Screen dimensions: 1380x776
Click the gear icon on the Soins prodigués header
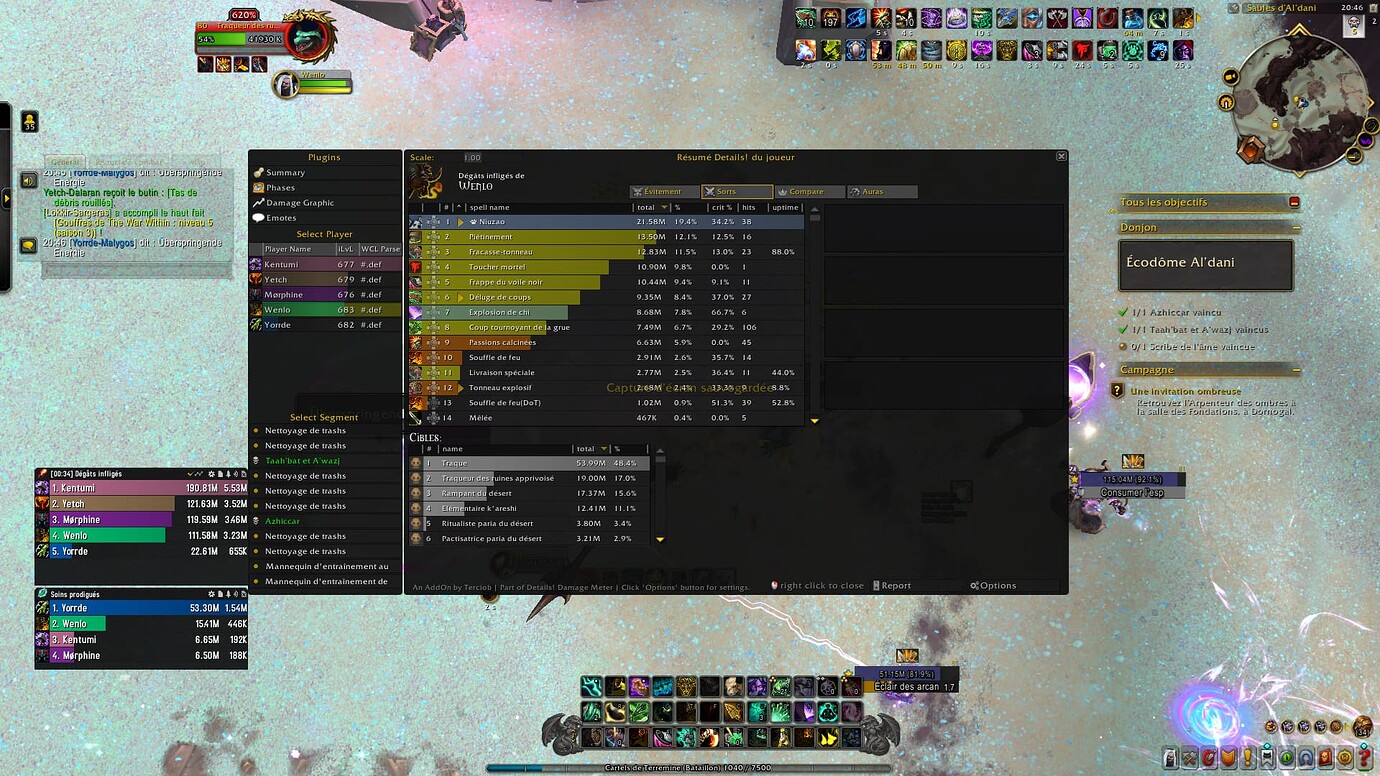point(211,594)
